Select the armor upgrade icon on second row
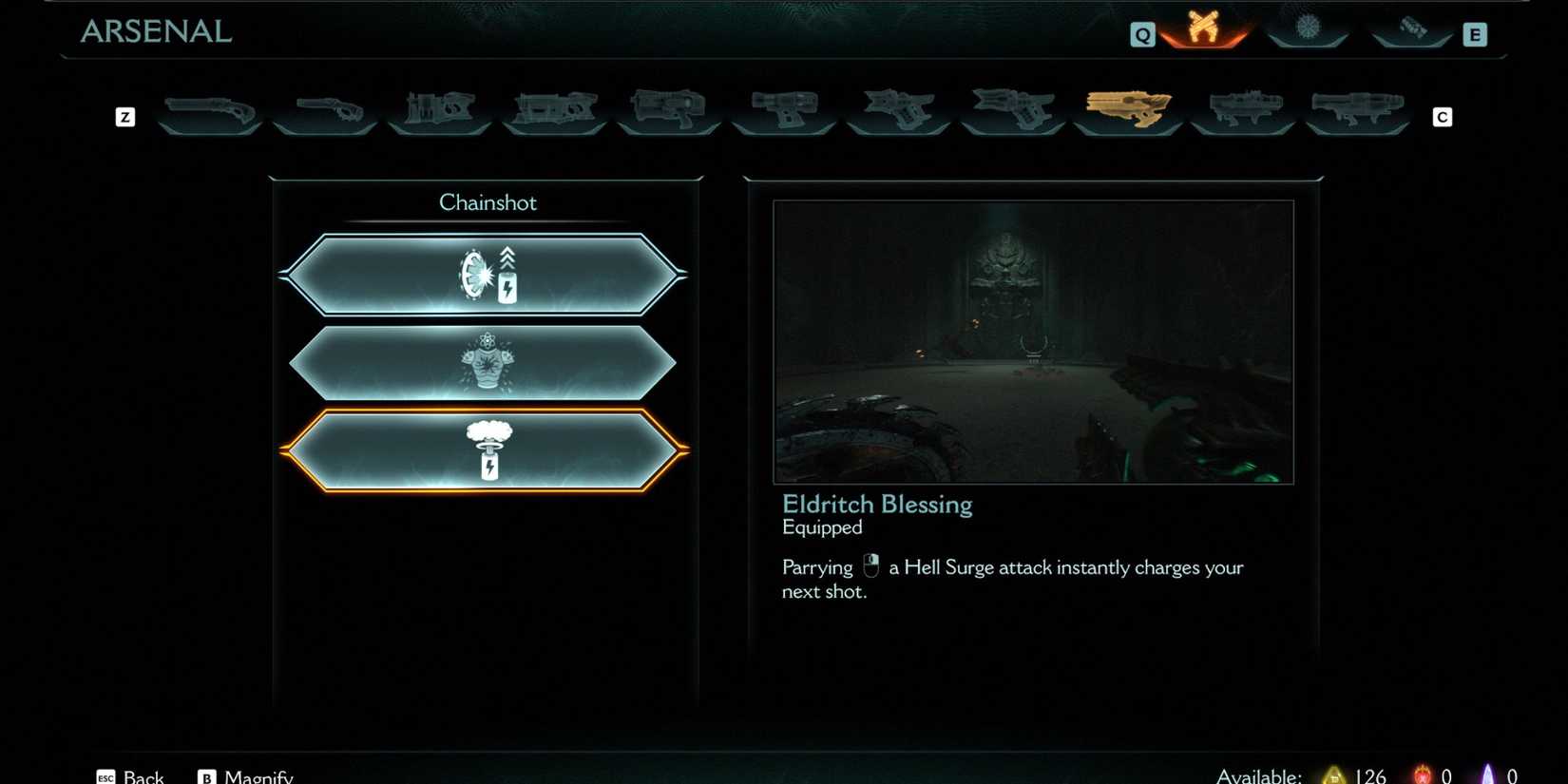This screenshot has height=784, width=1568. click(x=488, y=363)
